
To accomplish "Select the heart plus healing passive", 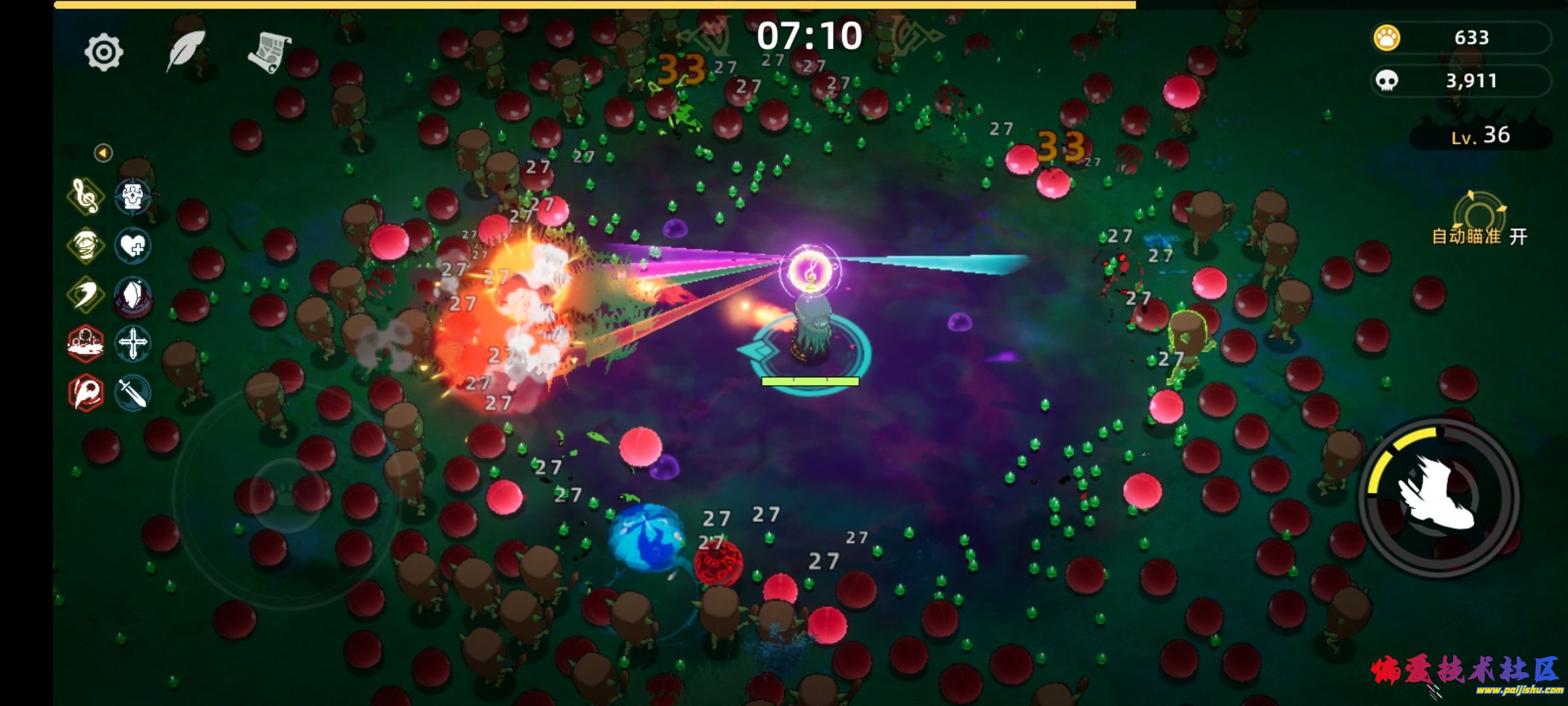I will 133,246.
